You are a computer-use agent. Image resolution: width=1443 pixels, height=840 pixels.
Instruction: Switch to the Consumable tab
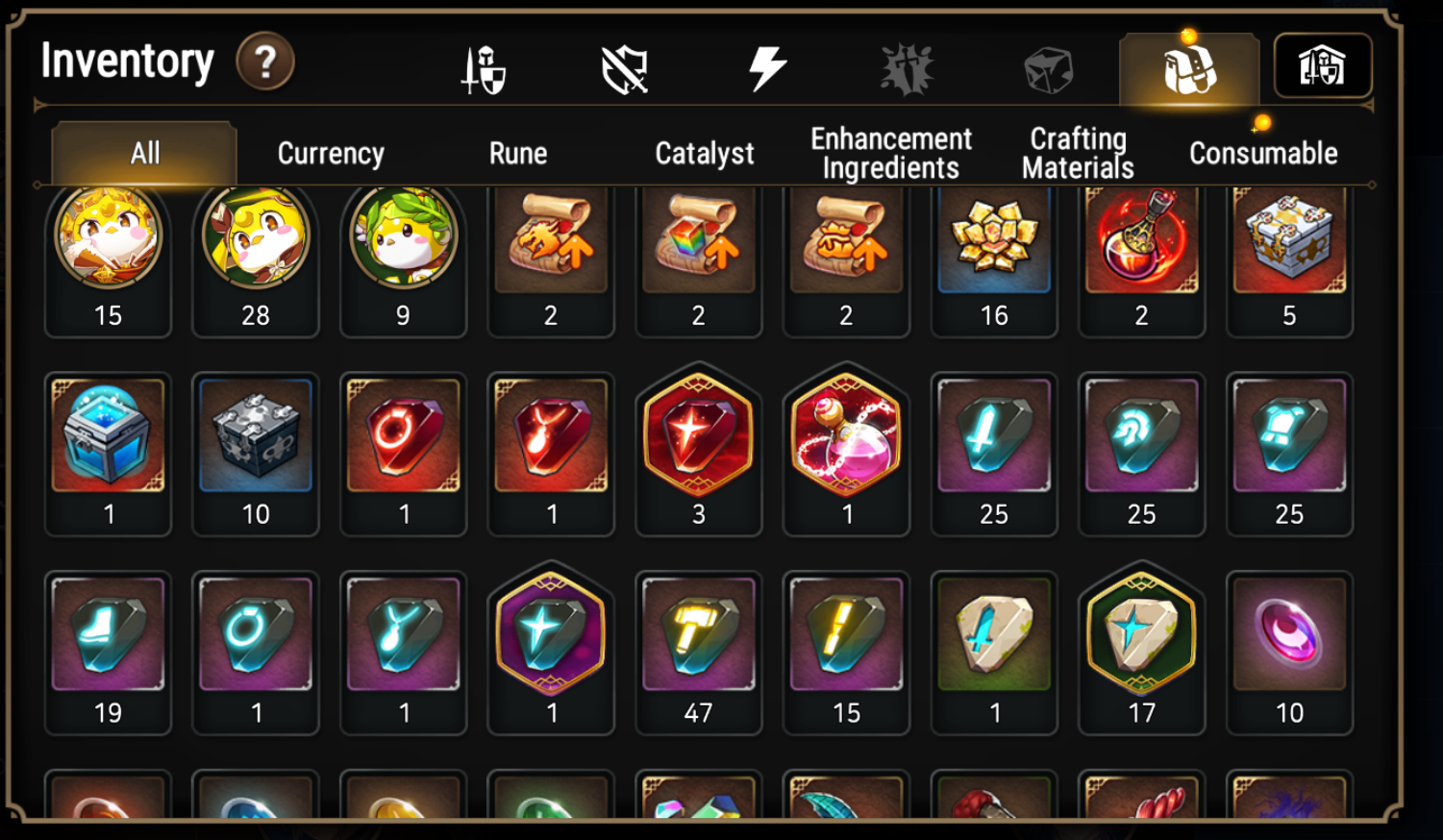(x=1262, y=152)
